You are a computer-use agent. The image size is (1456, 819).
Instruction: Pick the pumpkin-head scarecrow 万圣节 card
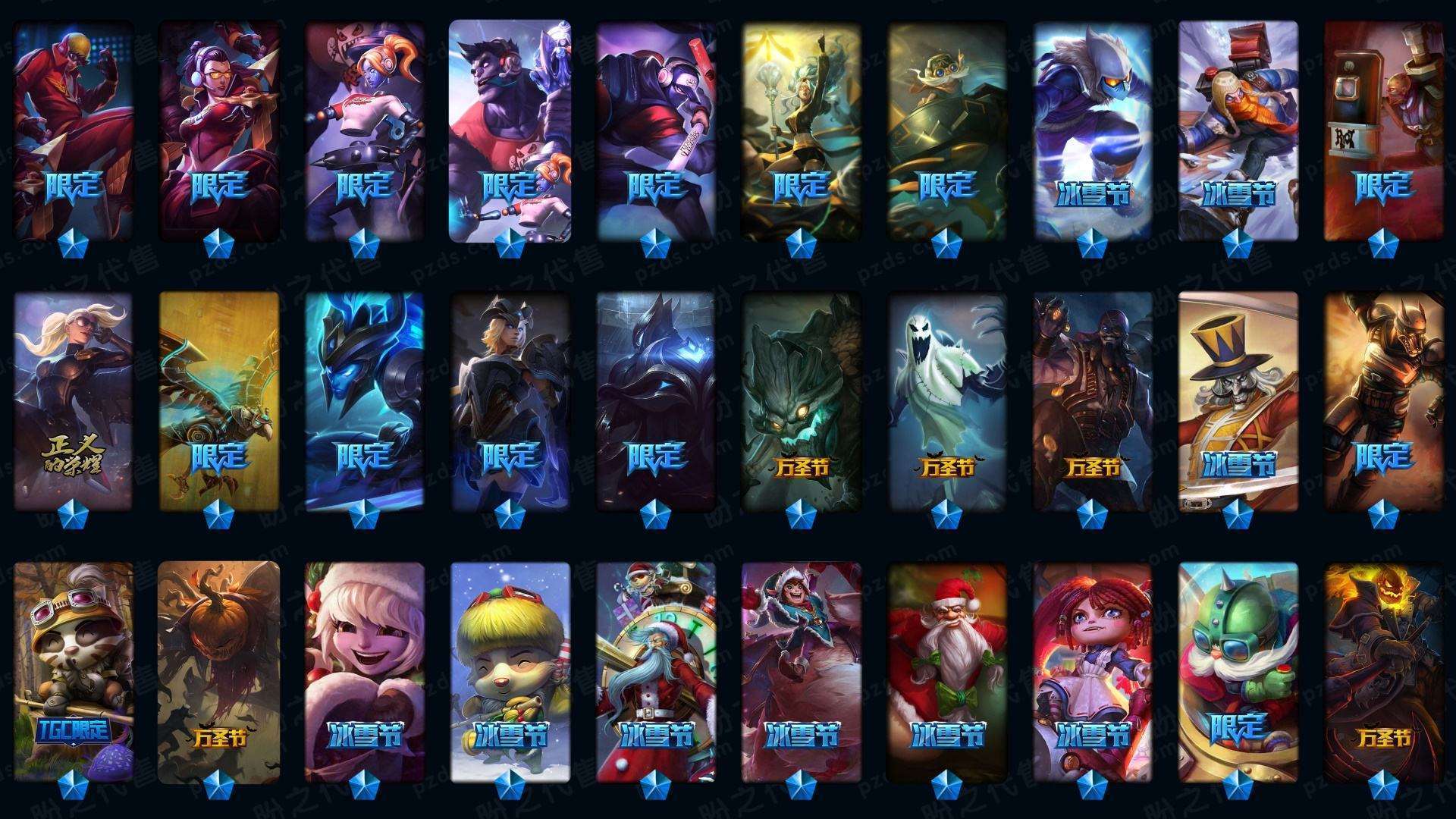(219, 671)
